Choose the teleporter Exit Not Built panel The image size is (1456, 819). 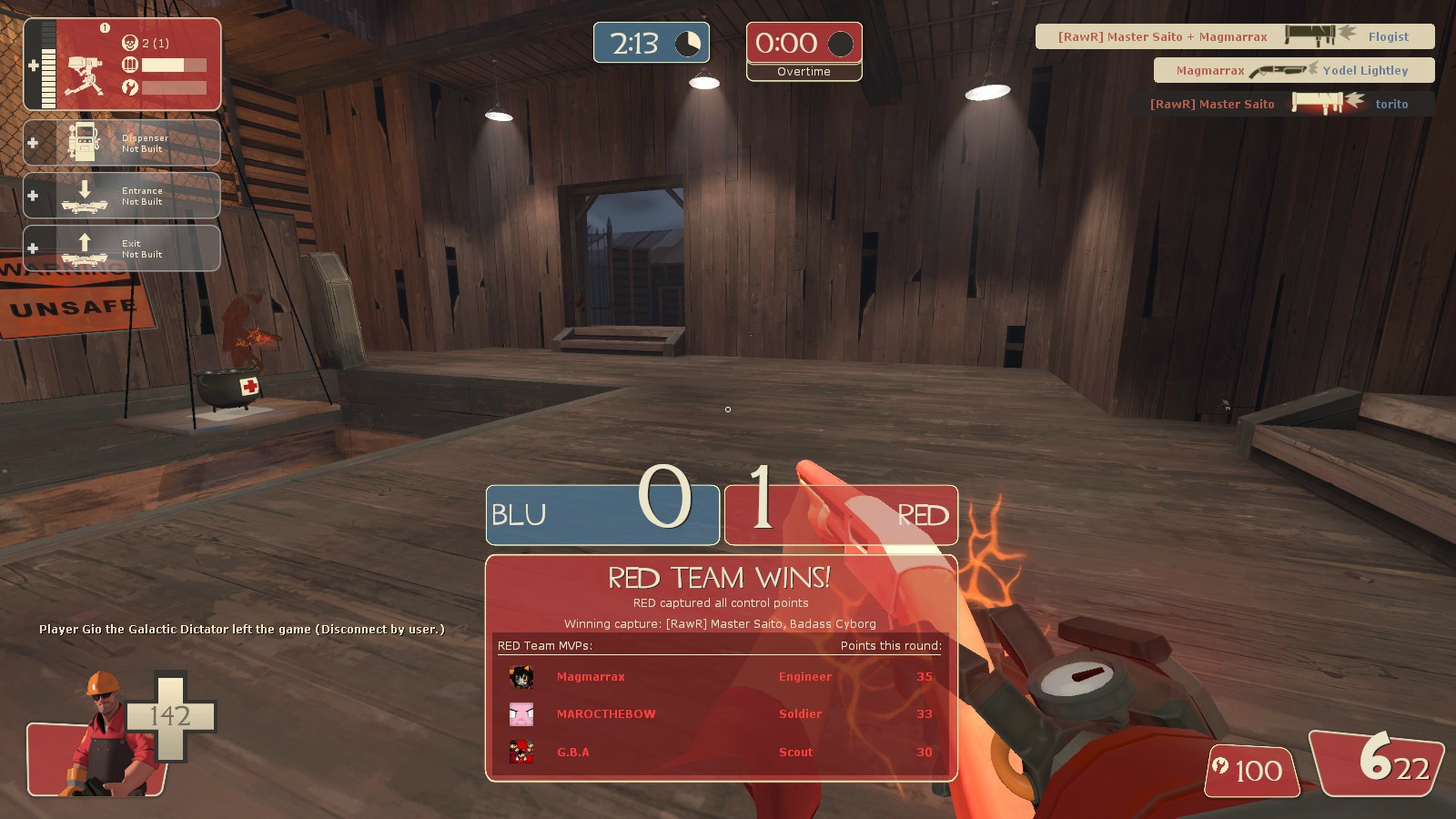click(122, 248)
